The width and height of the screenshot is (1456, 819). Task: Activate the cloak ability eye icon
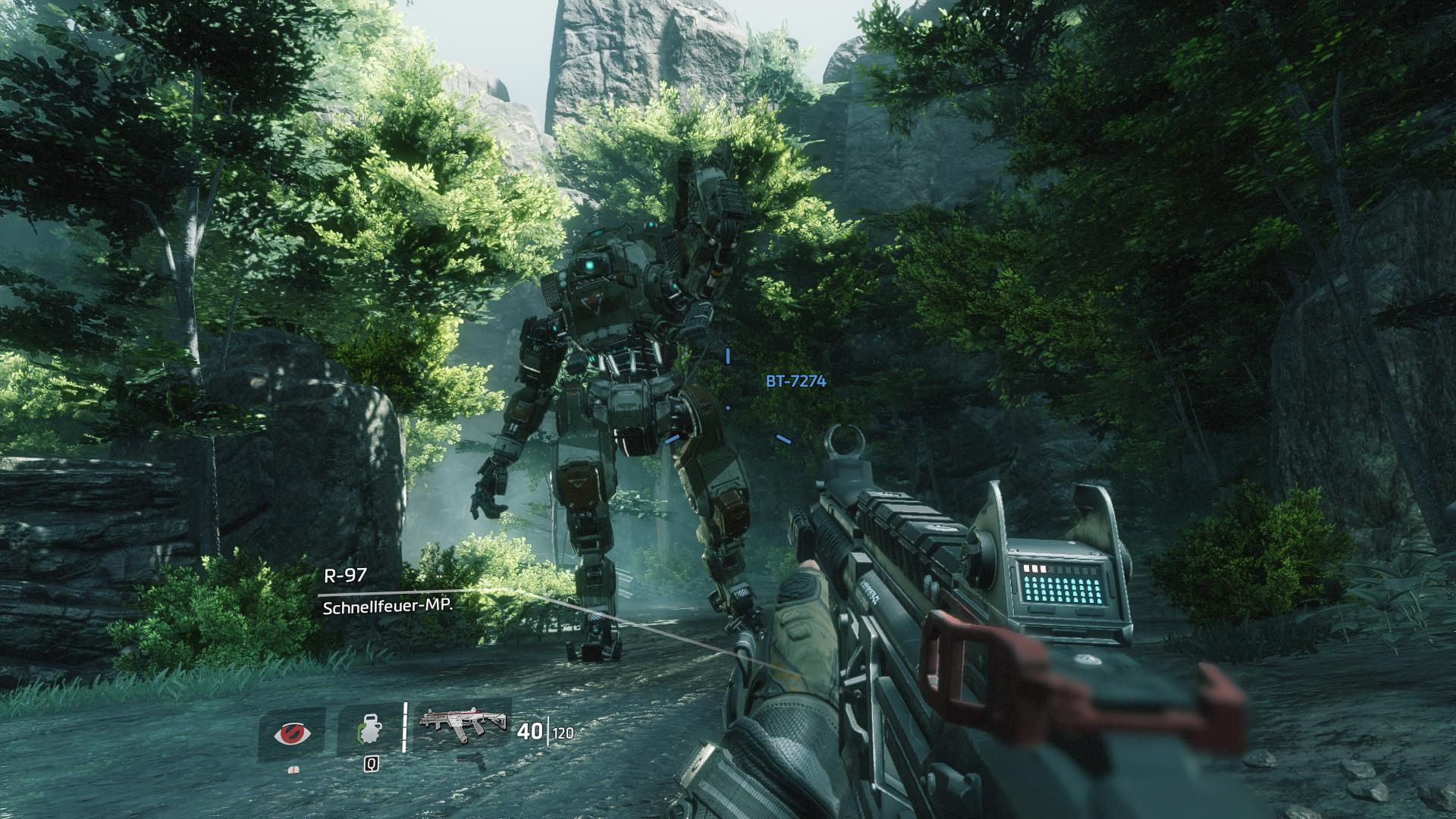[291, 734]
